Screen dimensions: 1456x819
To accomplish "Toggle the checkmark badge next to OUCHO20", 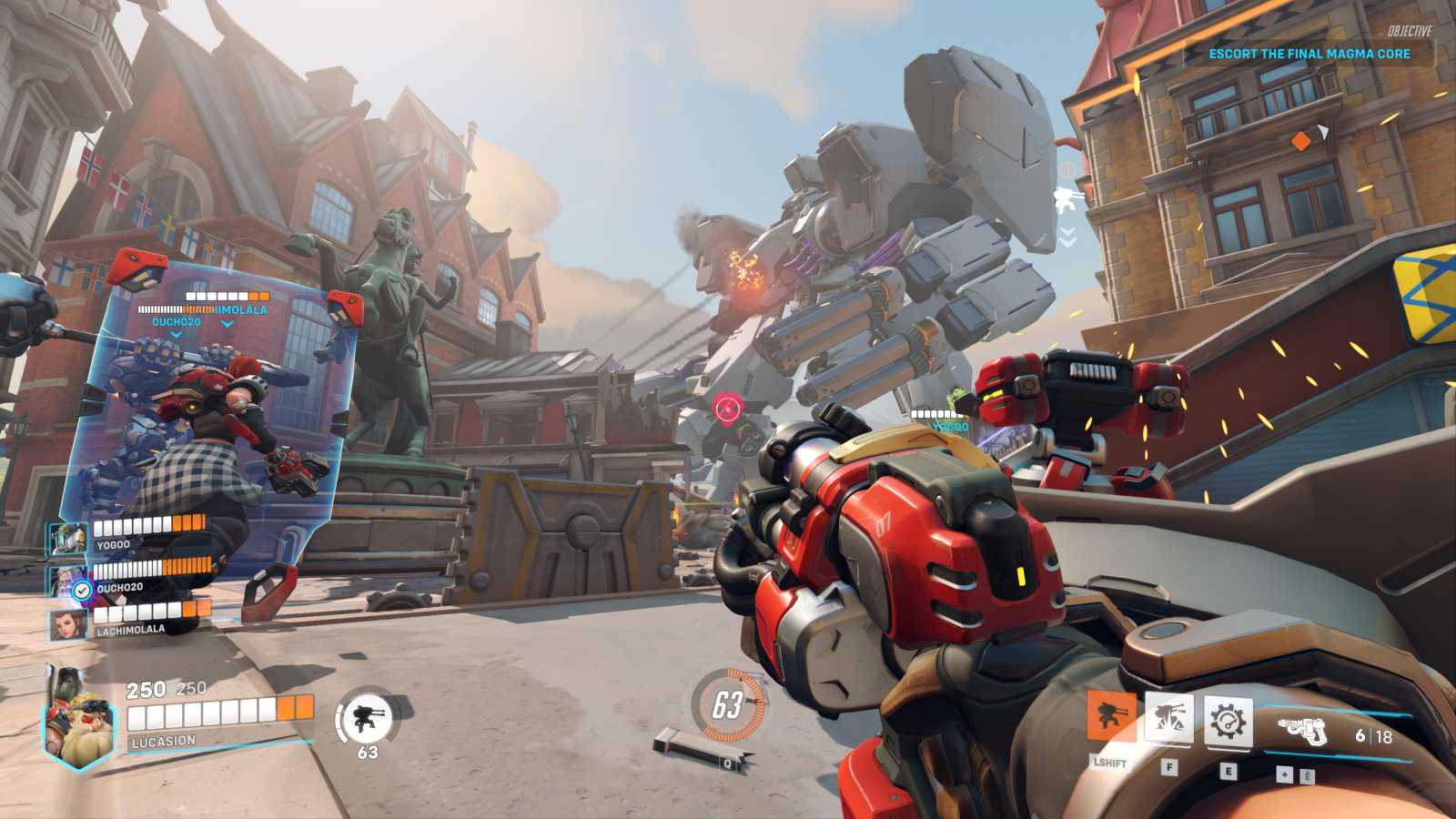I will [83, 588].
